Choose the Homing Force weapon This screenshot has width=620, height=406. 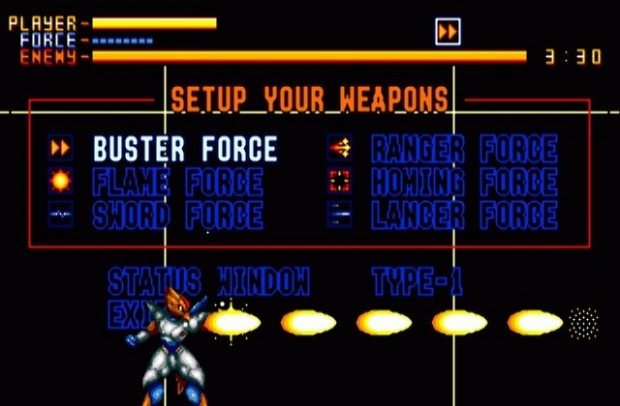tap(464, 182)
